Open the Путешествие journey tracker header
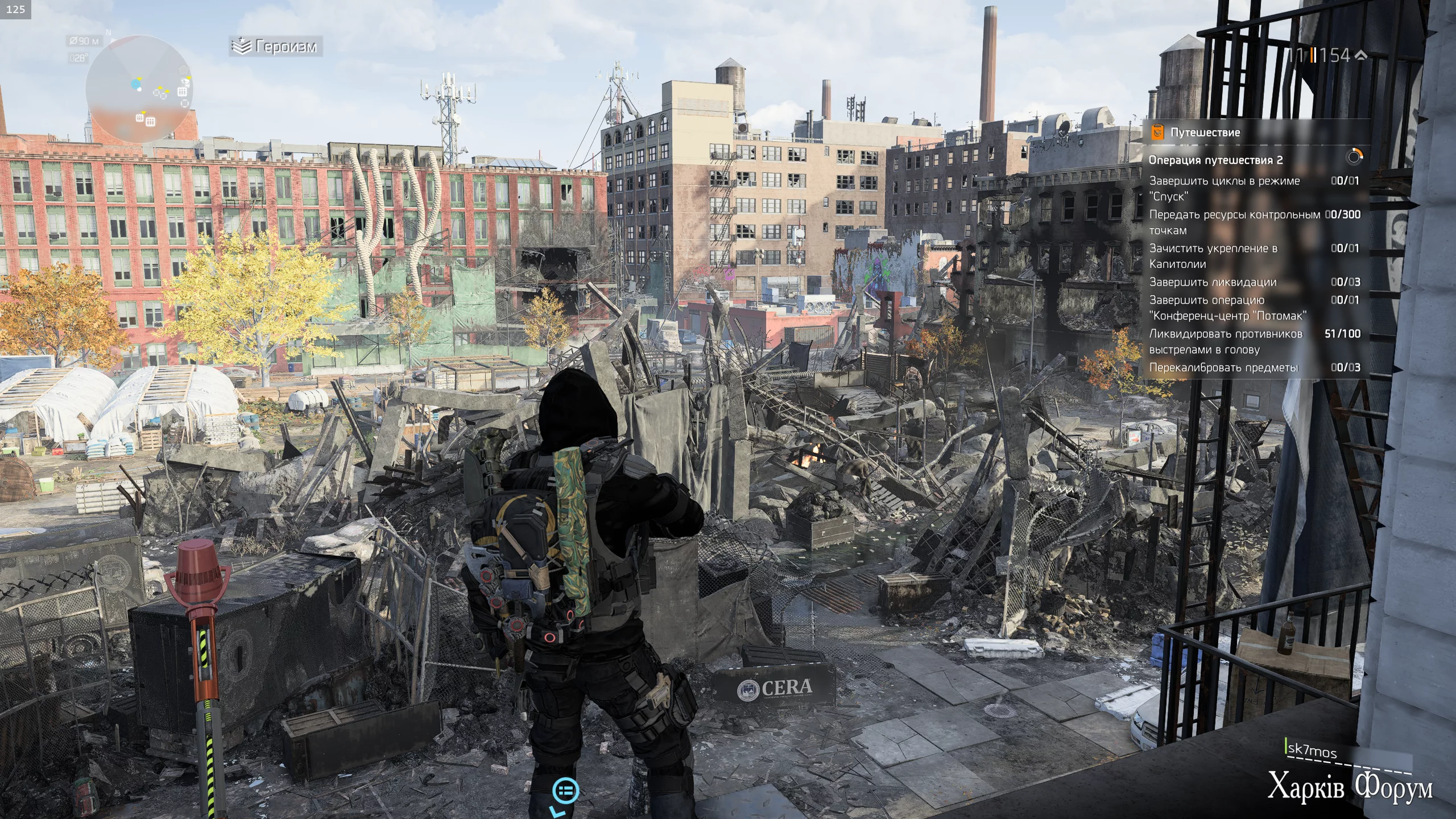The width and height of the screenshot is (1456, 819). (1205, 133)
